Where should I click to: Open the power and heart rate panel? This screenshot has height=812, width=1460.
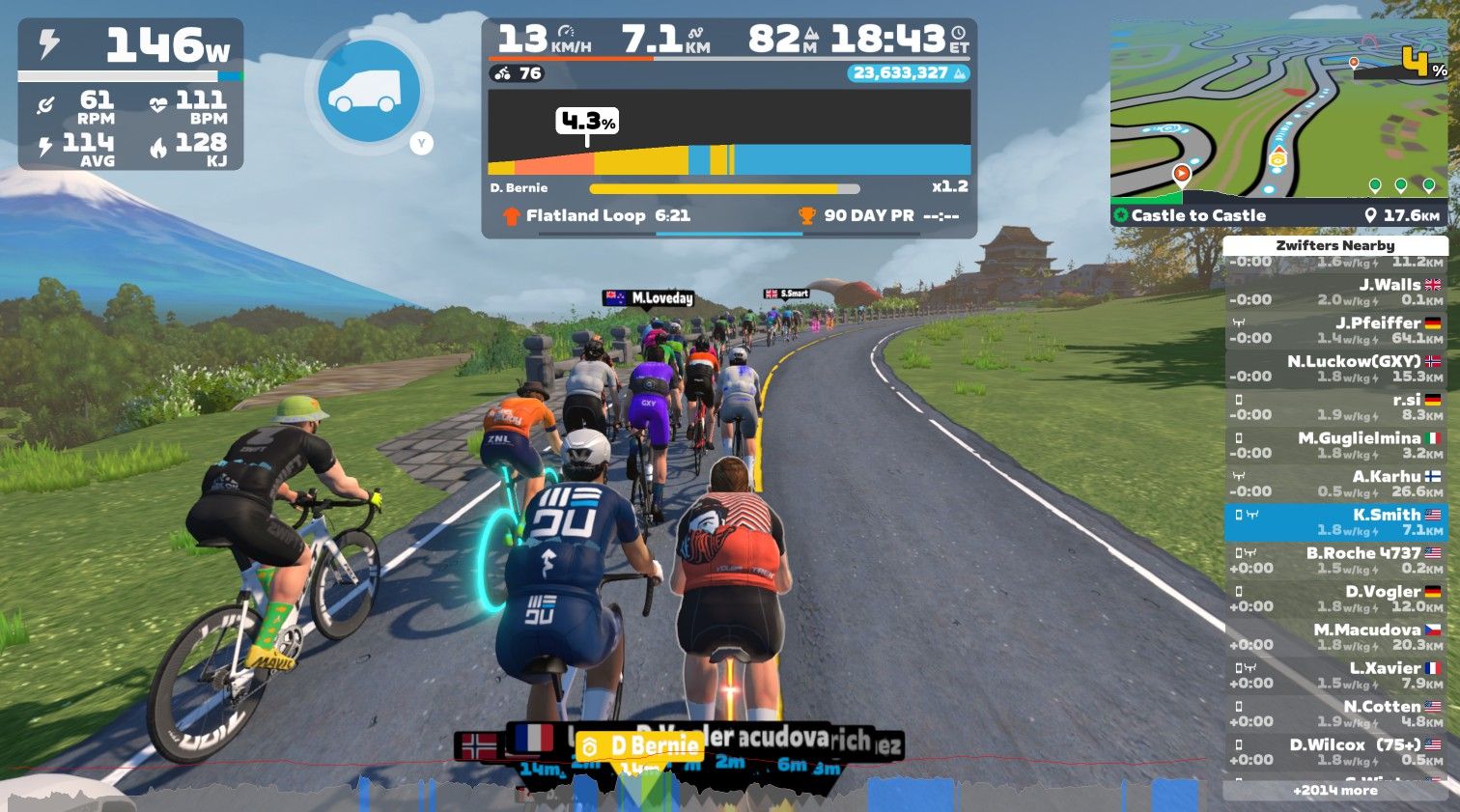pyautogui.click(x=130, y=94)
